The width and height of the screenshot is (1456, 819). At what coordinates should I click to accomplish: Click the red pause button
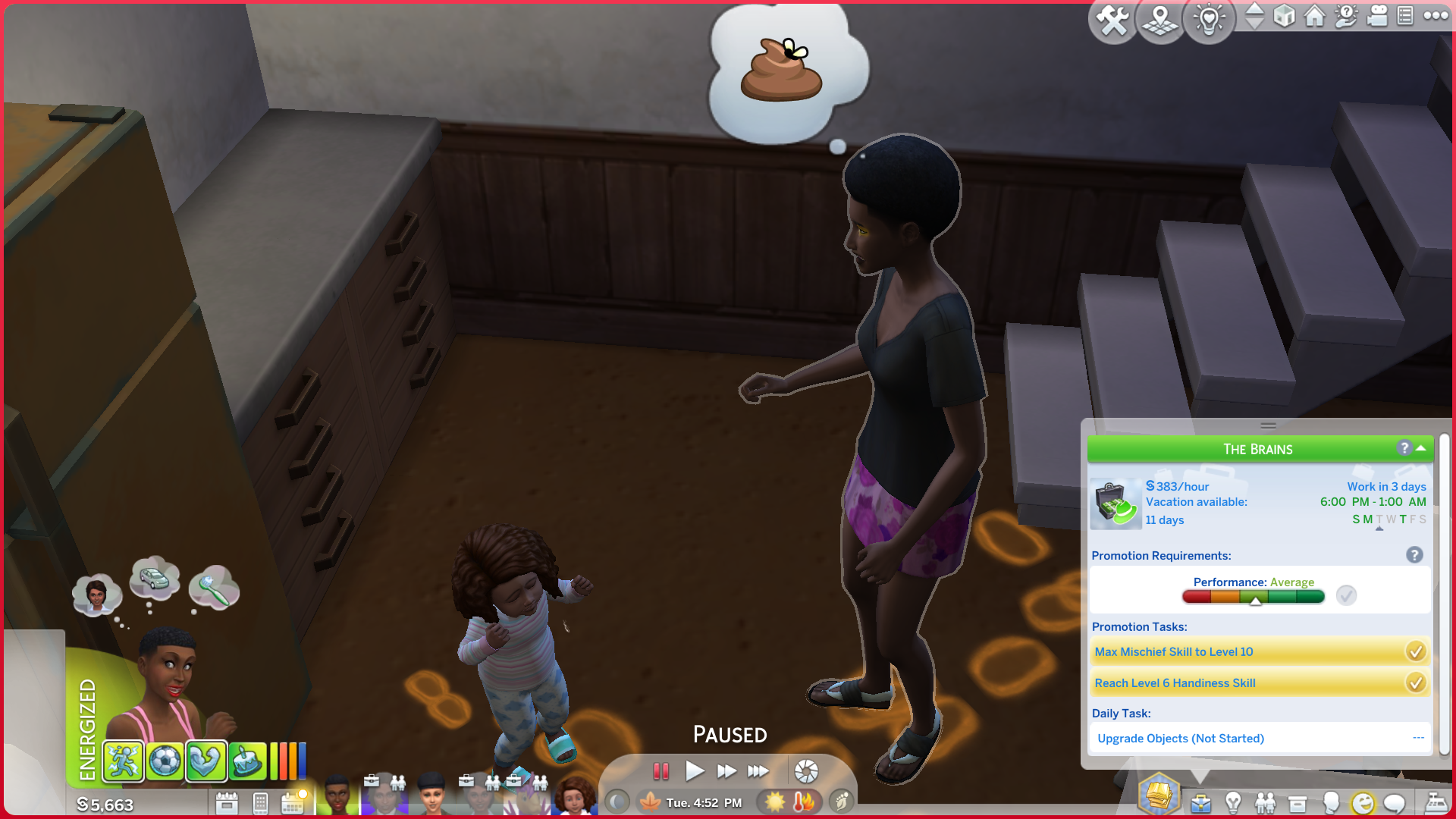661,771
